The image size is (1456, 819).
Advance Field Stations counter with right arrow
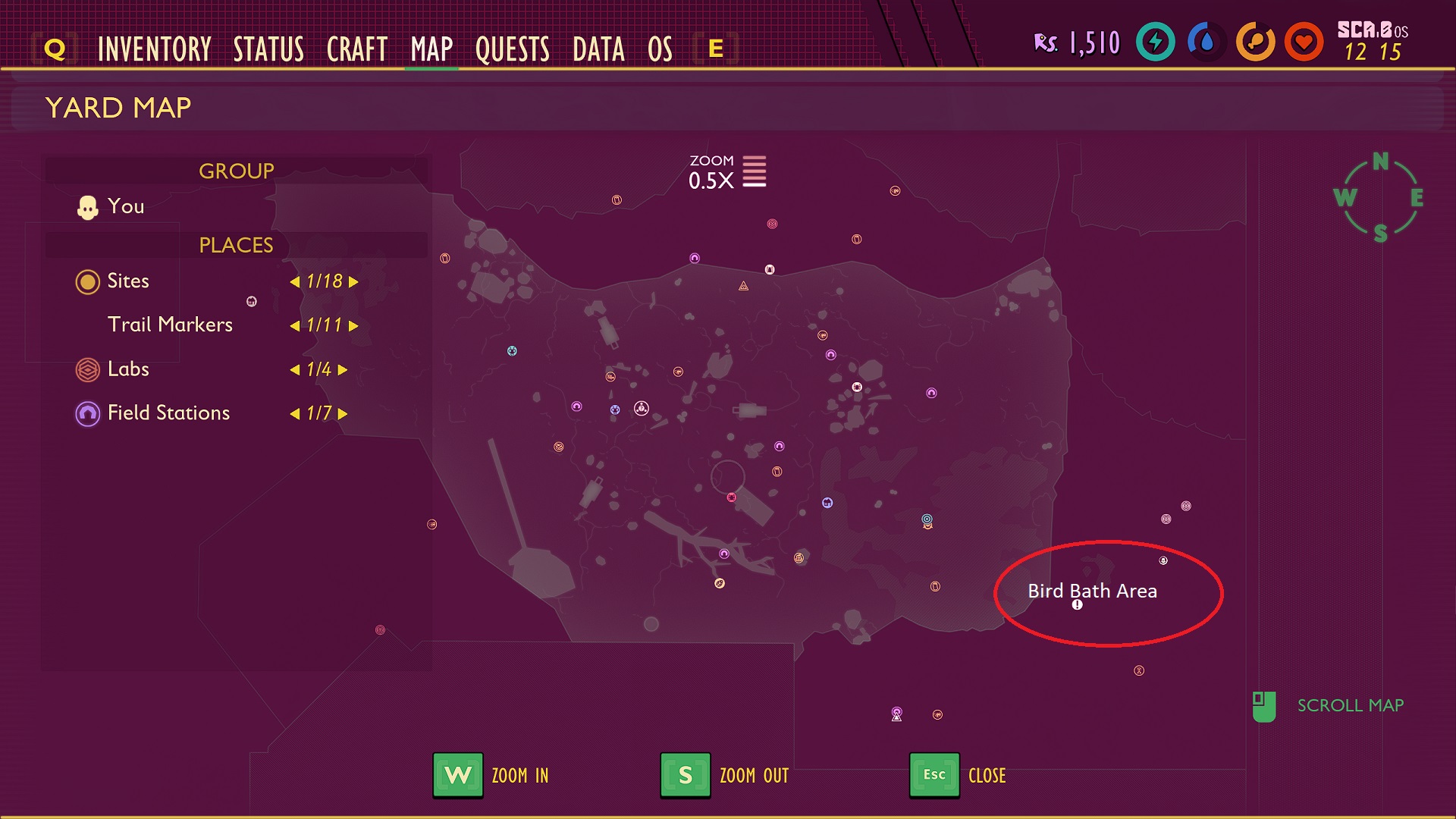coord(343,414)
